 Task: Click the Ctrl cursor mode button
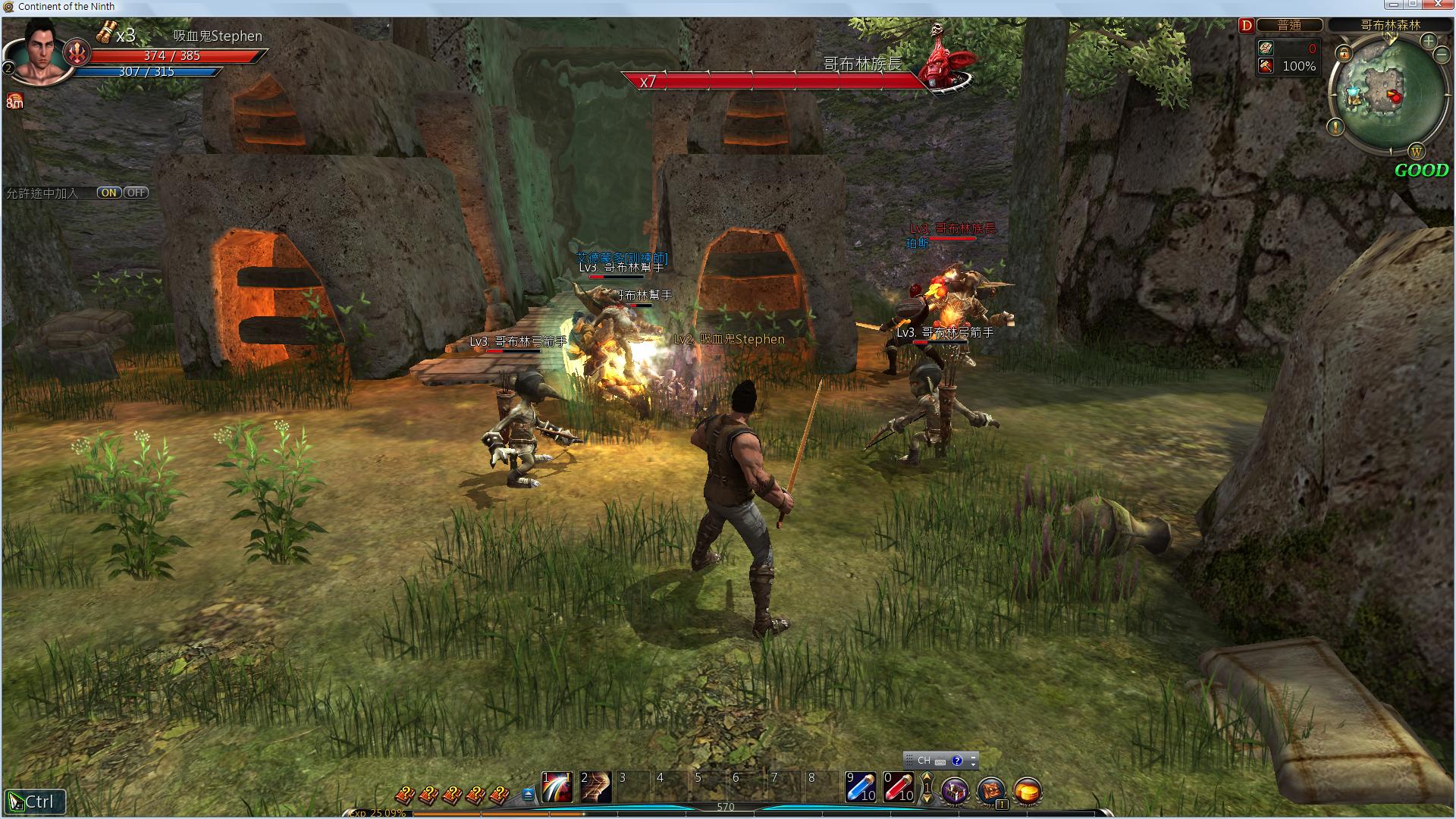[34, 802]
